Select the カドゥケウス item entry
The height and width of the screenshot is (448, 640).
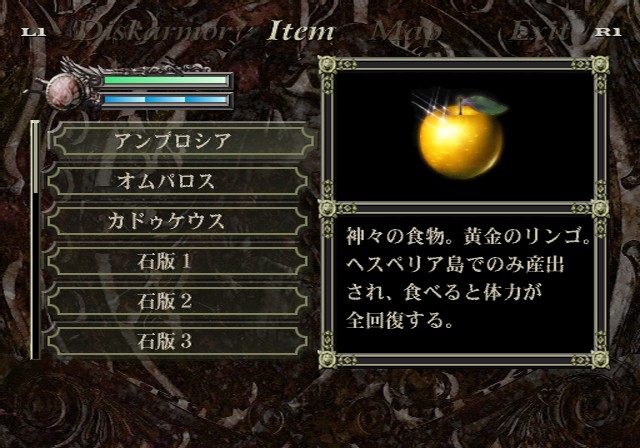point(180,221)
